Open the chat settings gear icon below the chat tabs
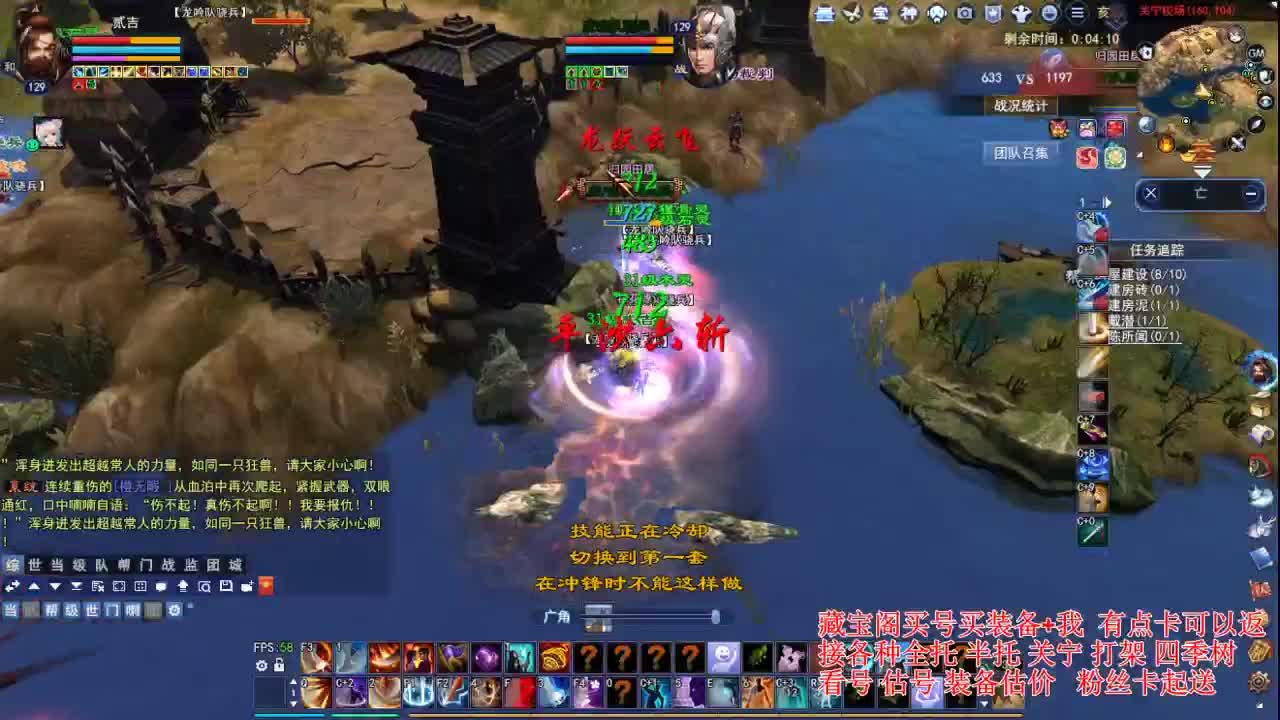 (174, 609)
